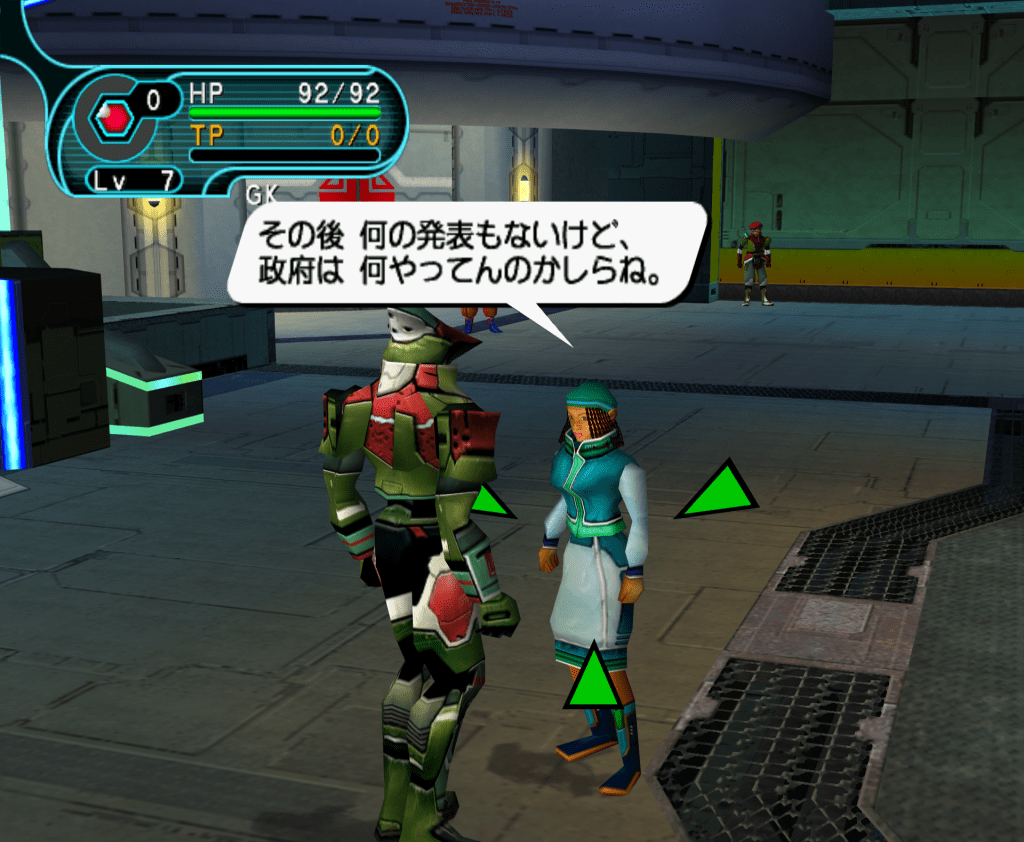Image resolution: width=1024 pixels, height=842 pixels.
Task: Select the red hexagon icon in the HUD
Action: 116,120
